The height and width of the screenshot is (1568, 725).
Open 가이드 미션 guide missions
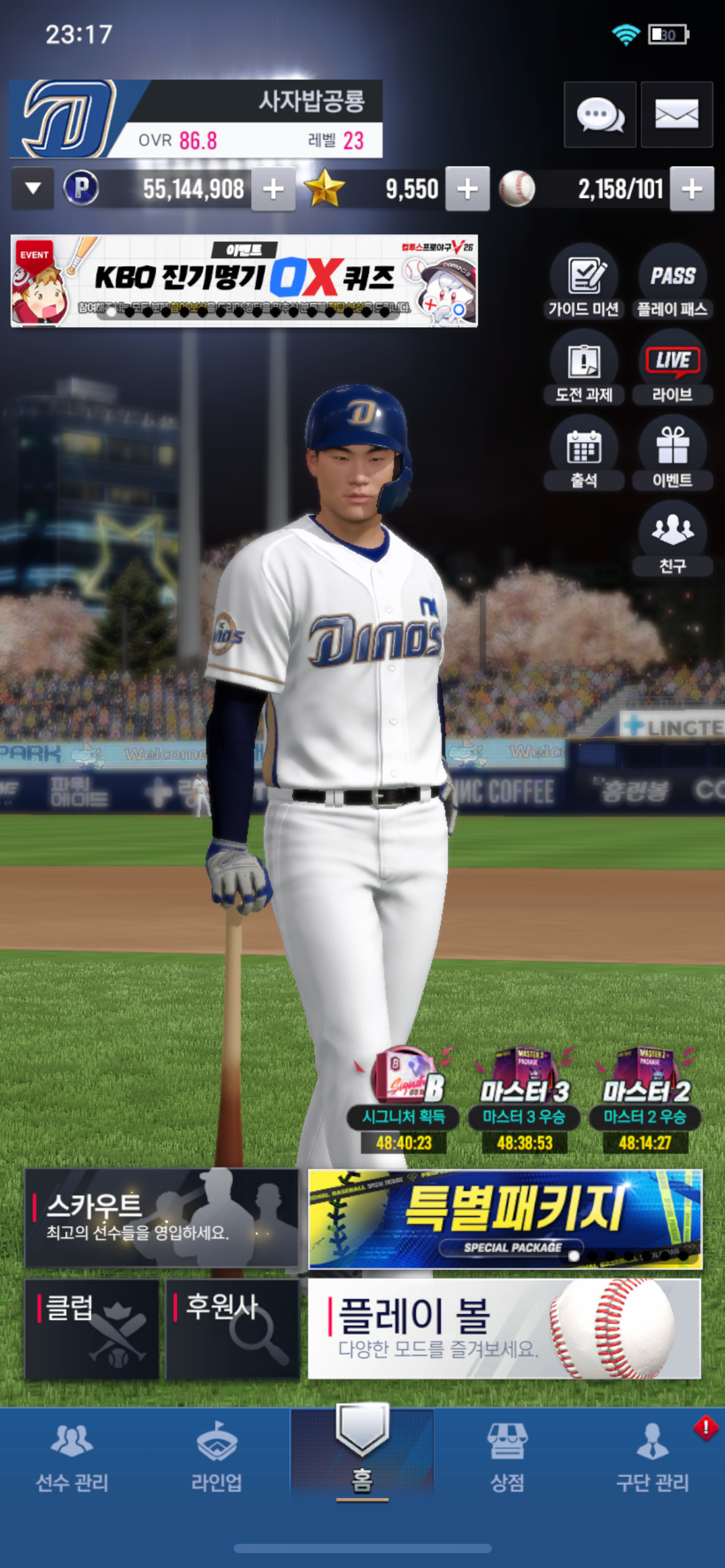(x=584, y=282)
